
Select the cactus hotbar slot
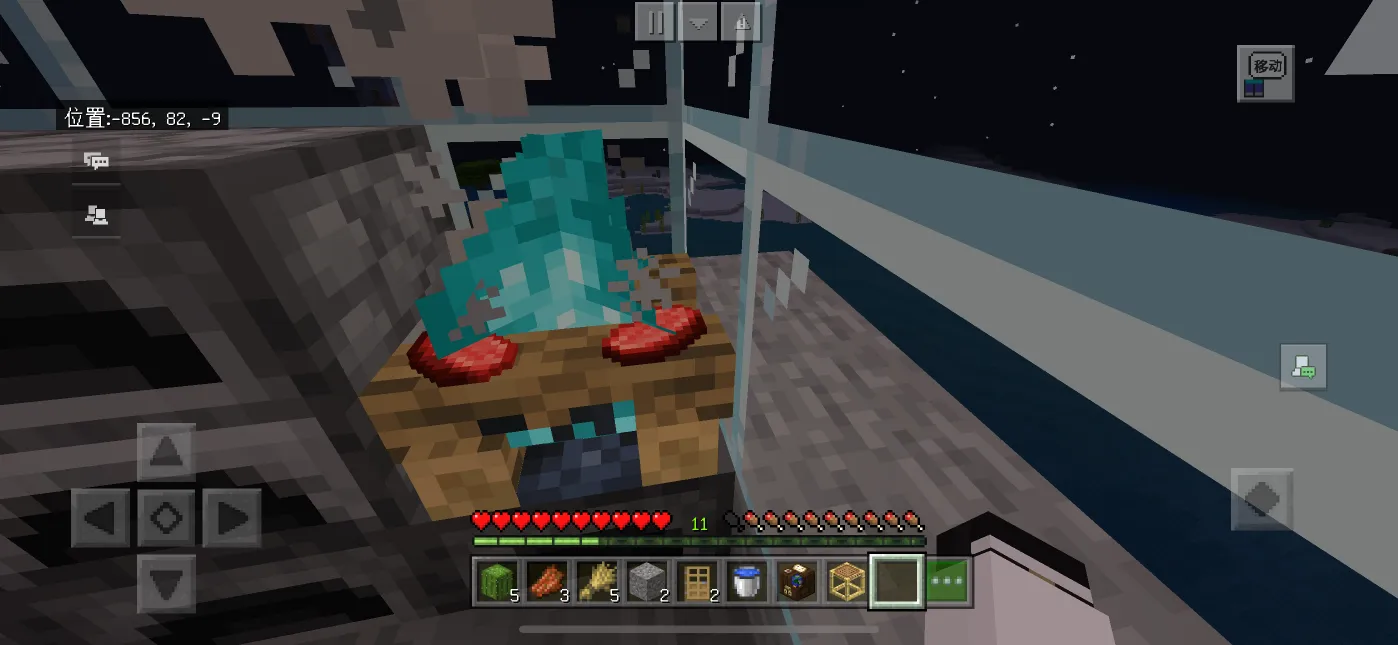pos(497,582)
